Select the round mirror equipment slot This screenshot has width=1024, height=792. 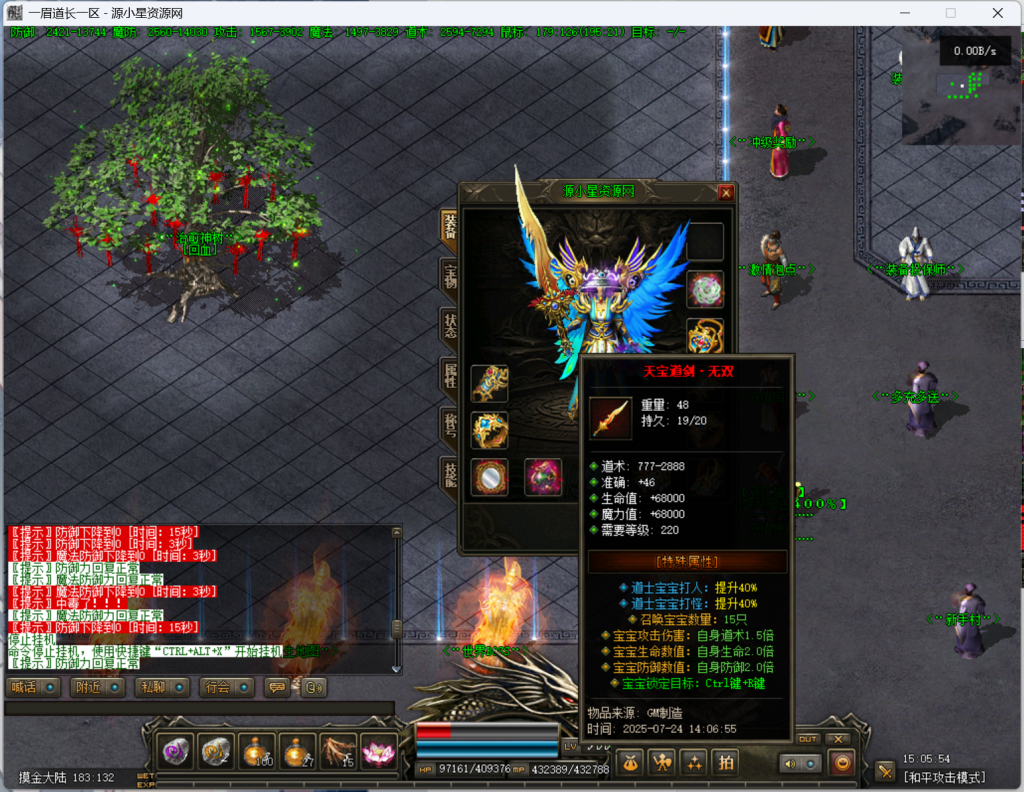[x=489, y=477]
